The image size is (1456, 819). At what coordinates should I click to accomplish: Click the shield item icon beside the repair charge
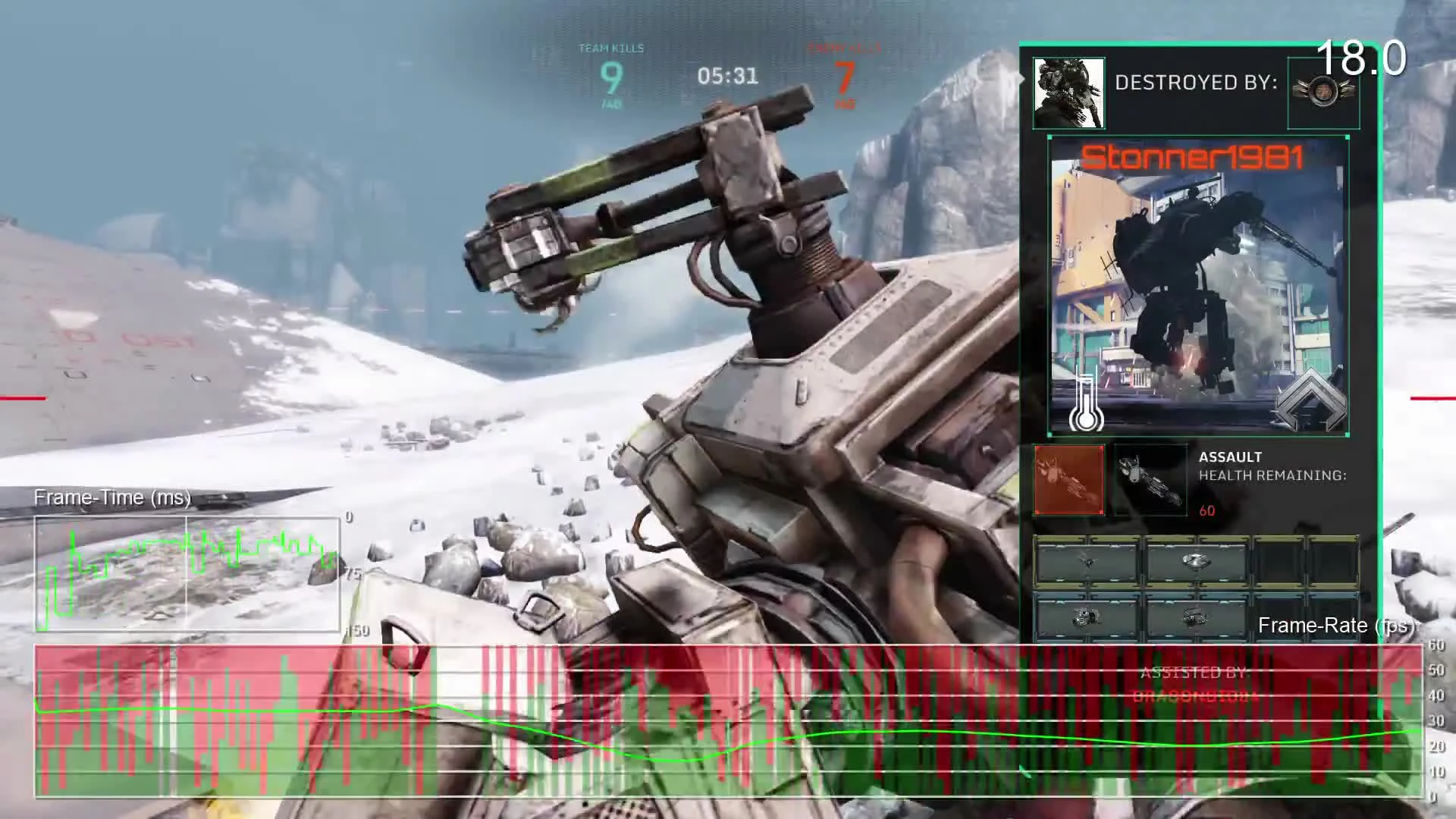point(1195,618)
